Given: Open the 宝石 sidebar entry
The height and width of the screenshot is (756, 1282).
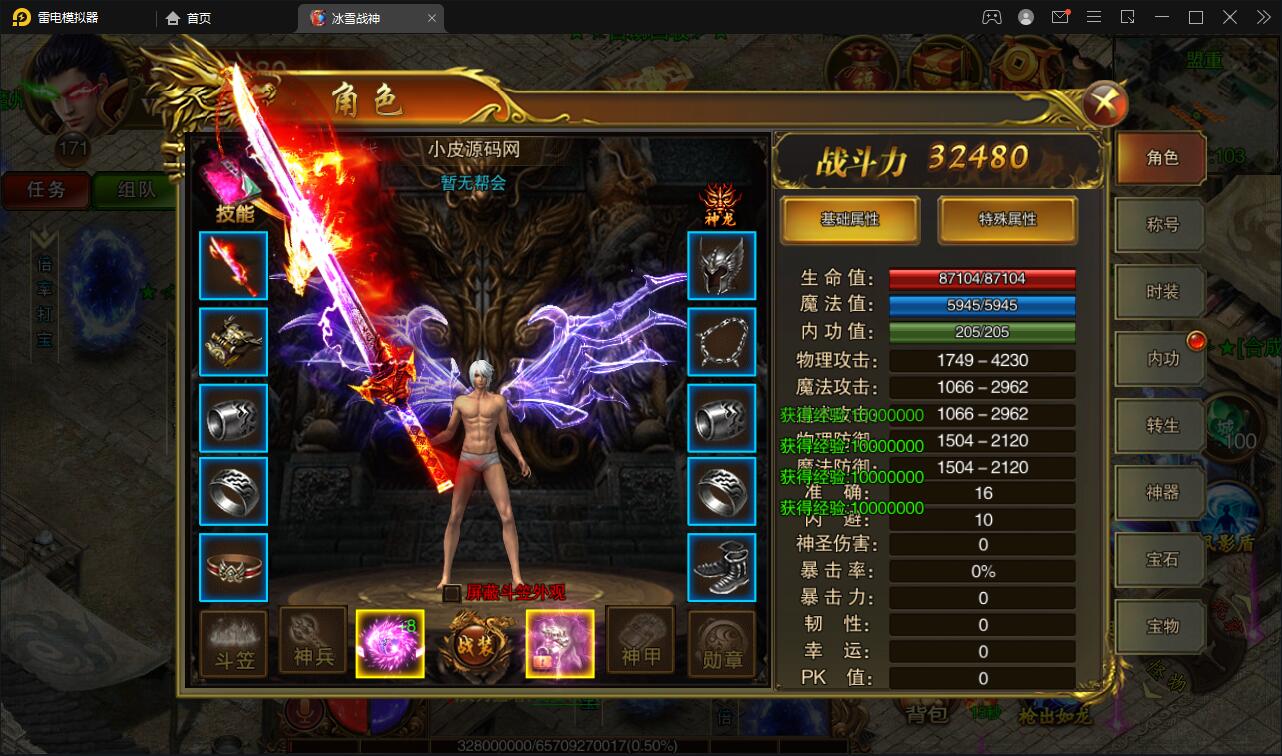Looking at the screenshot, I should click(1159, 560).
